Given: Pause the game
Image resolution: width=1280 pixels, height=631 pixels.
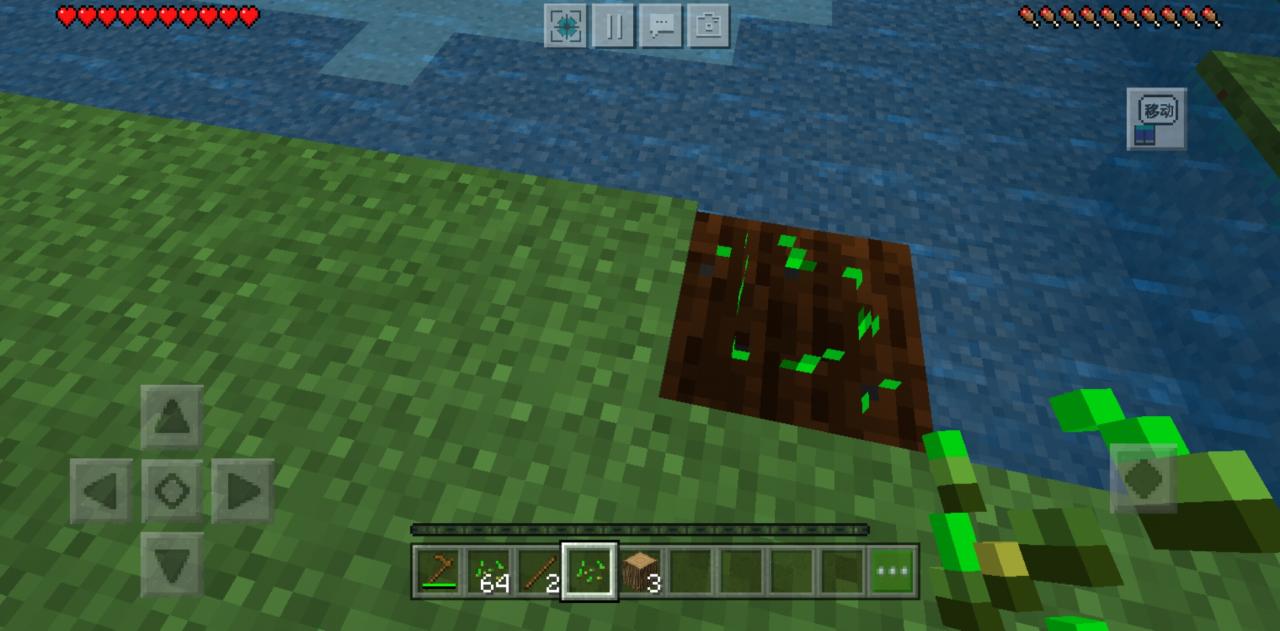Looking at the screenshot, I should tap(613, 26).
